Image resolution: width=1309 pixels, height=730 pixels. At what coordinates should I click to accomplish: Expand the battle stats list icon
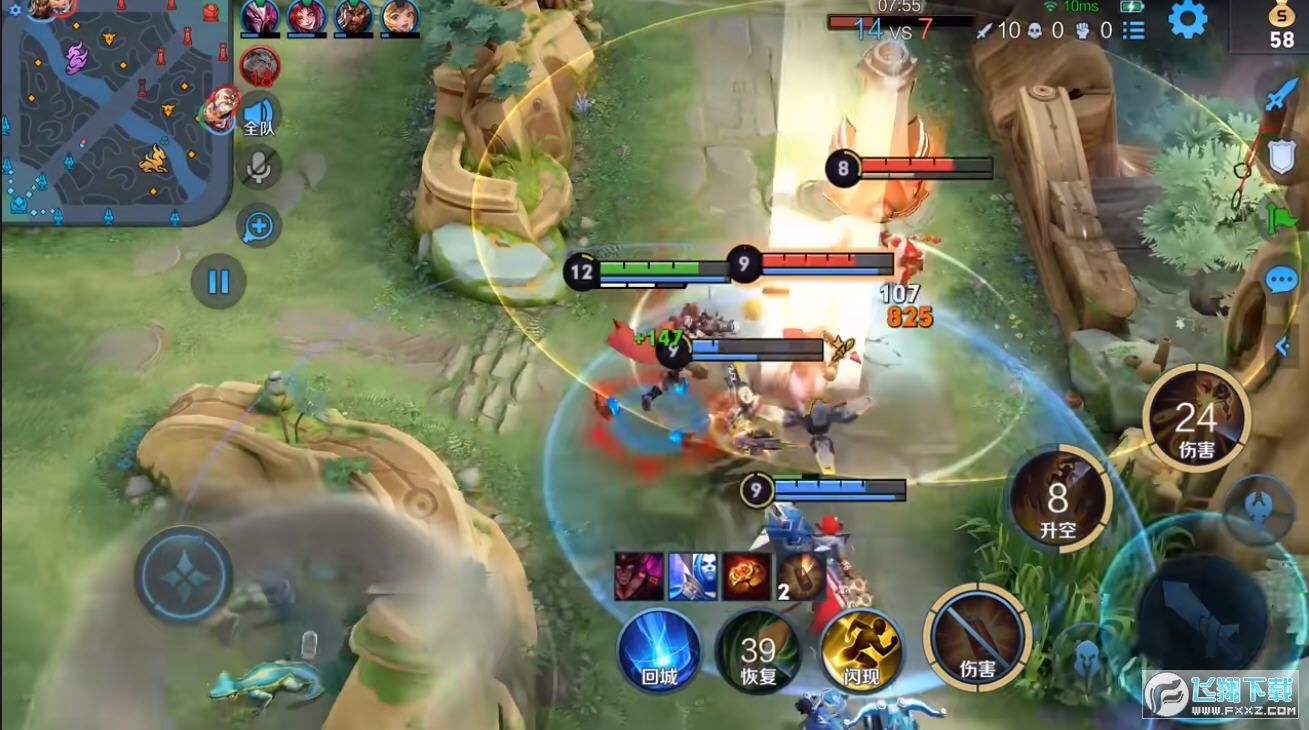pyautogui.click(x=1134, y=30)
